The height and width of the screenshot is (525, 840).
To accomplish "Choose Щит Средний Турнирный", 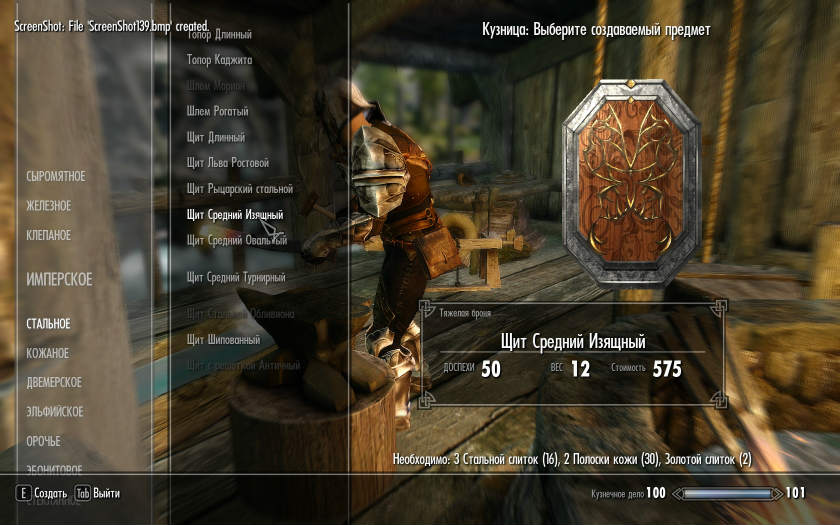I will pyautogui.click(x=236, y=278).
